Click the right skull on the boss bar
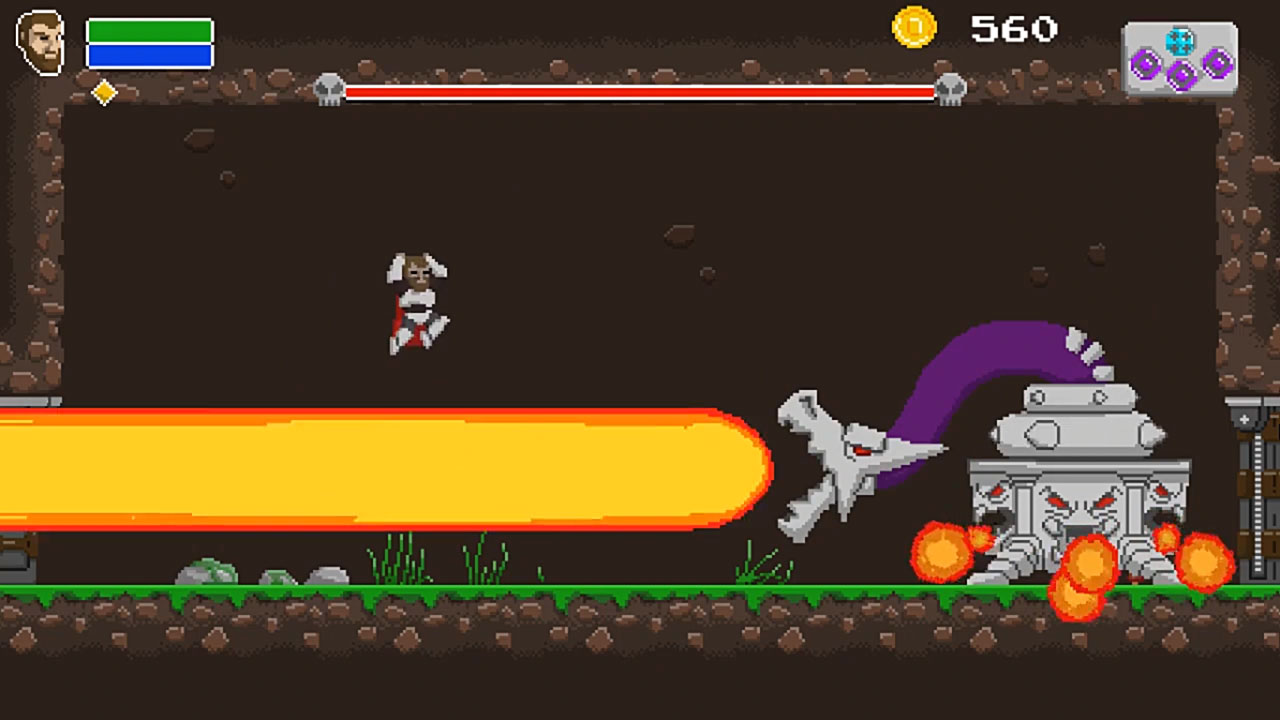This screenshot has height=720, width=1280. 950,89
